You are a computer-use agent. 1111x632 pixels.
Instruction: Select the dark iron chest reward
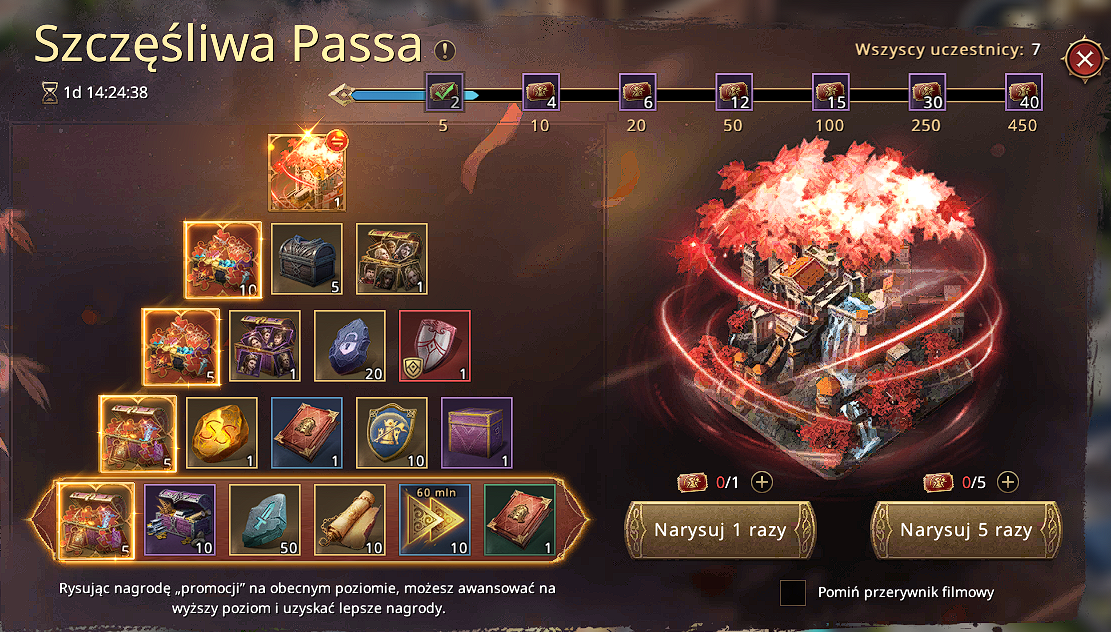click(307, 258)
